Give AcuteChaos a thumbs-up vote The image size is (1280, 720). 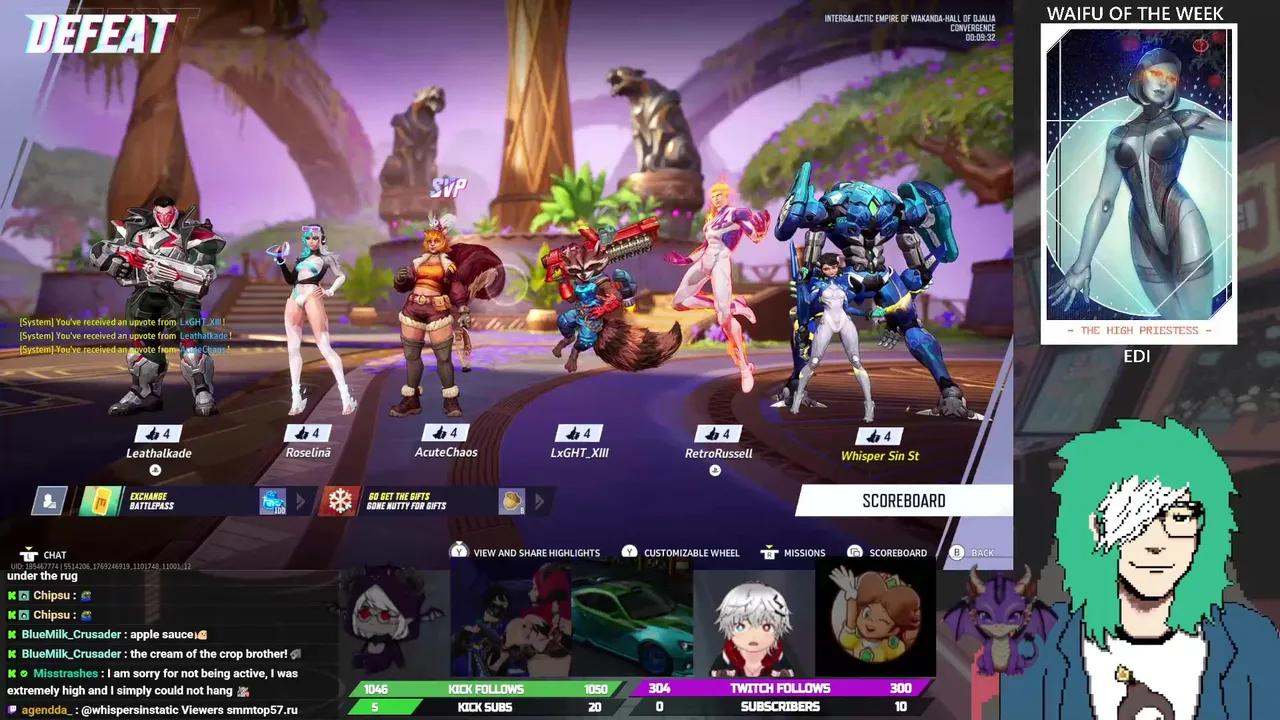click(443, 434)
